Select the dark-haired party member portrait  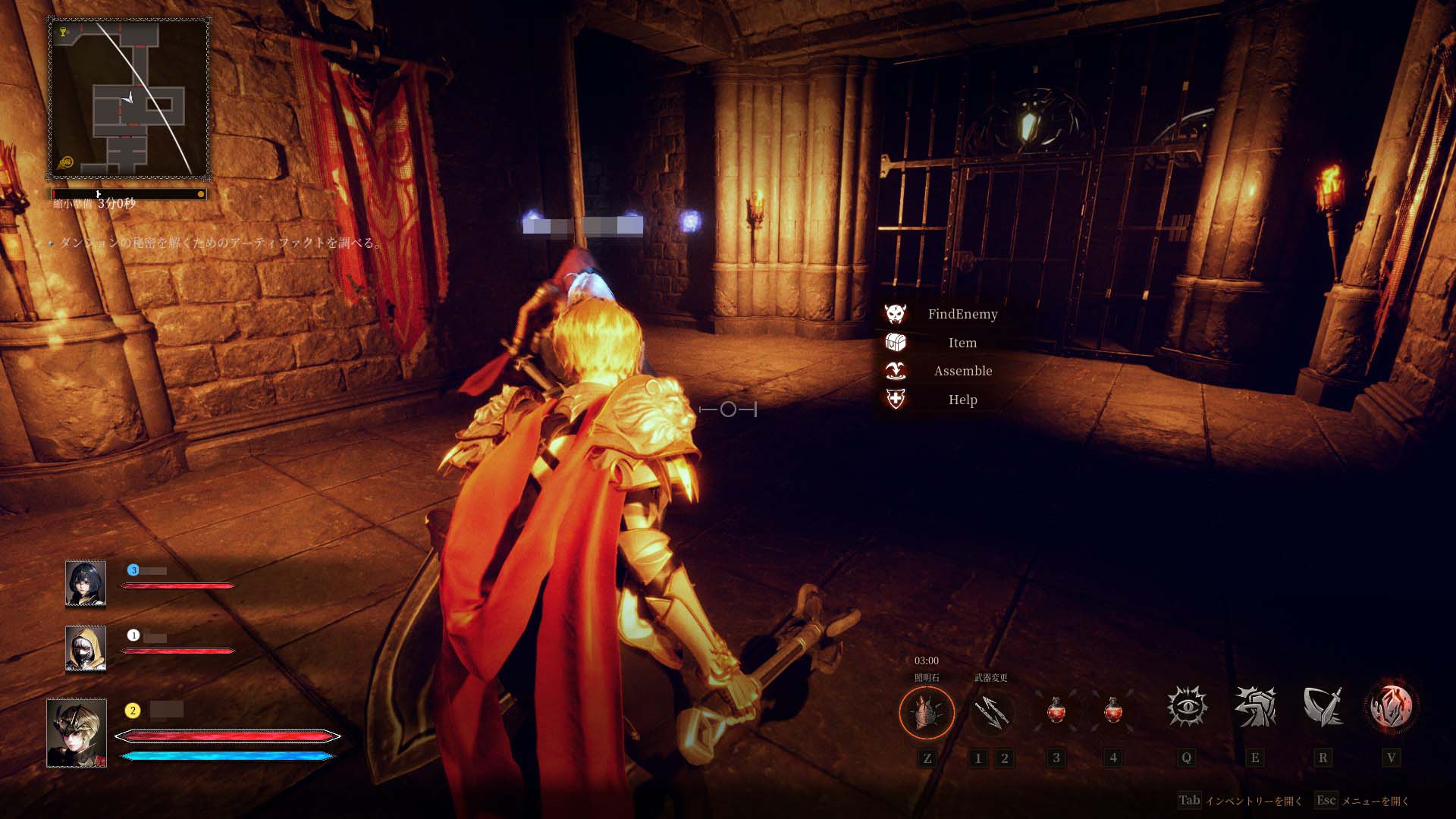tap(85, 584)
